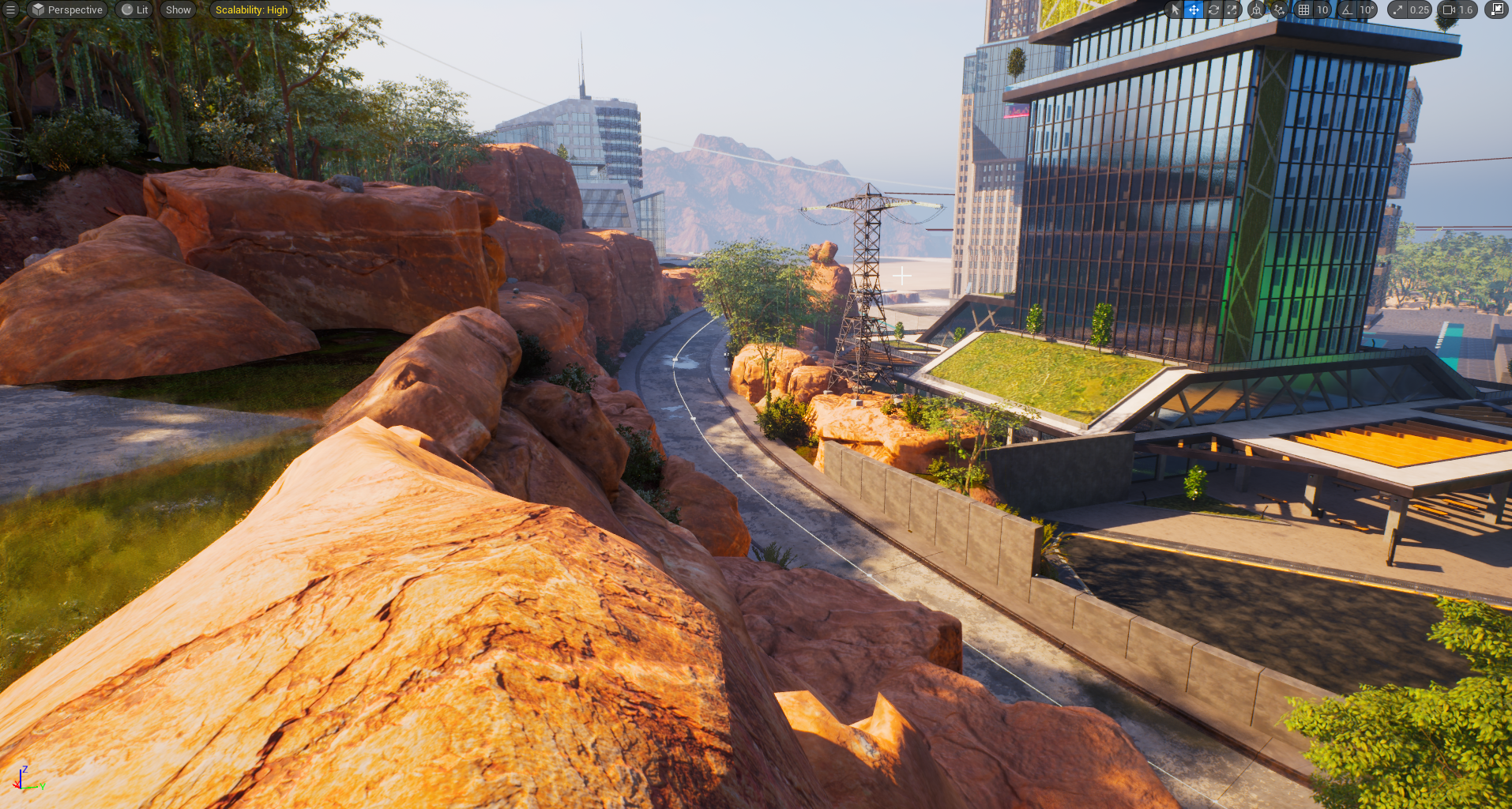Activate the select mode arrow tool
Screen dimensions: 1512x809
[1175, 9]
